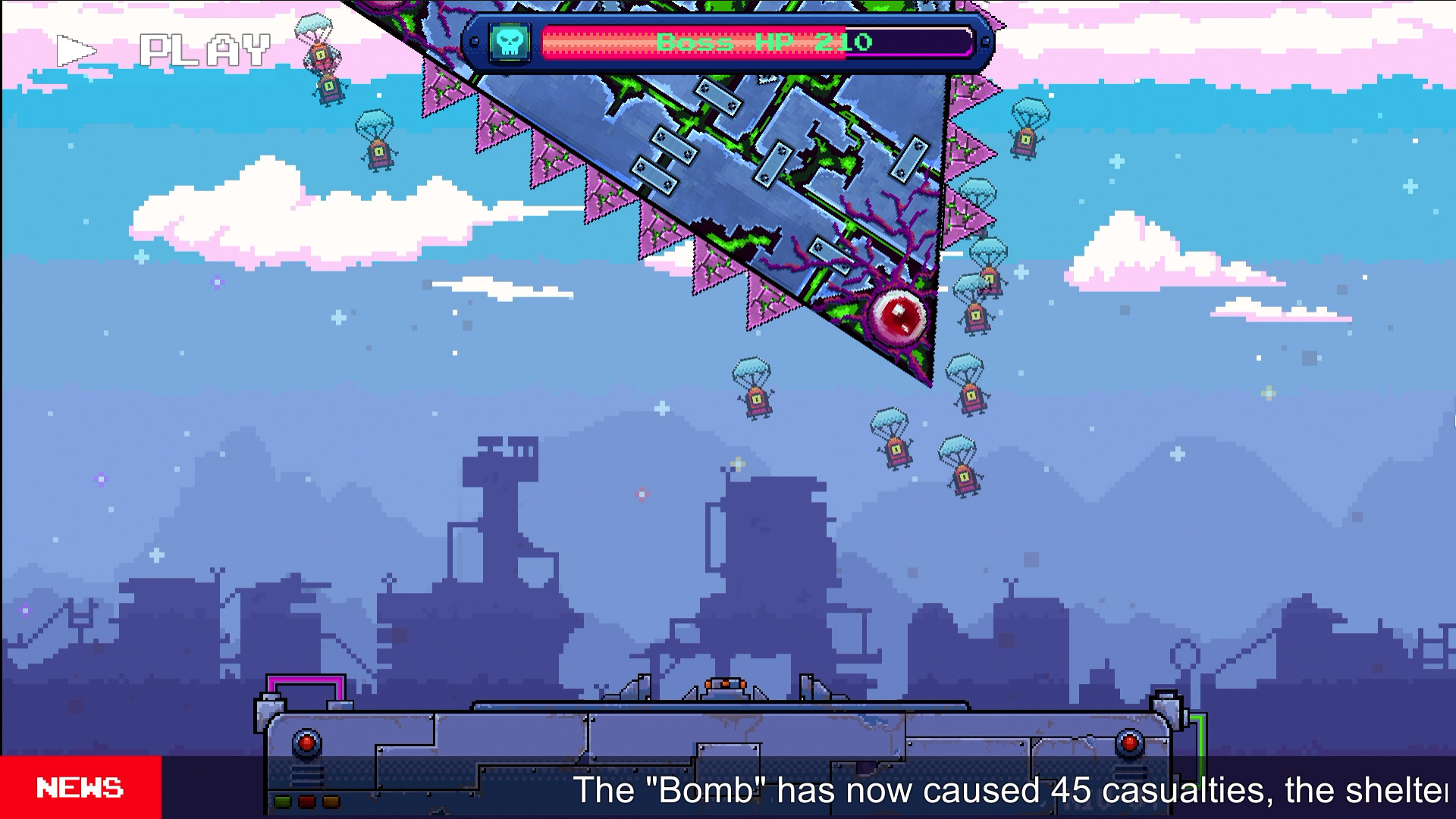Screen dimensions: 1456x819
Task: Click the skull icon on the Boss HP bar
Action: coord(511,43)
